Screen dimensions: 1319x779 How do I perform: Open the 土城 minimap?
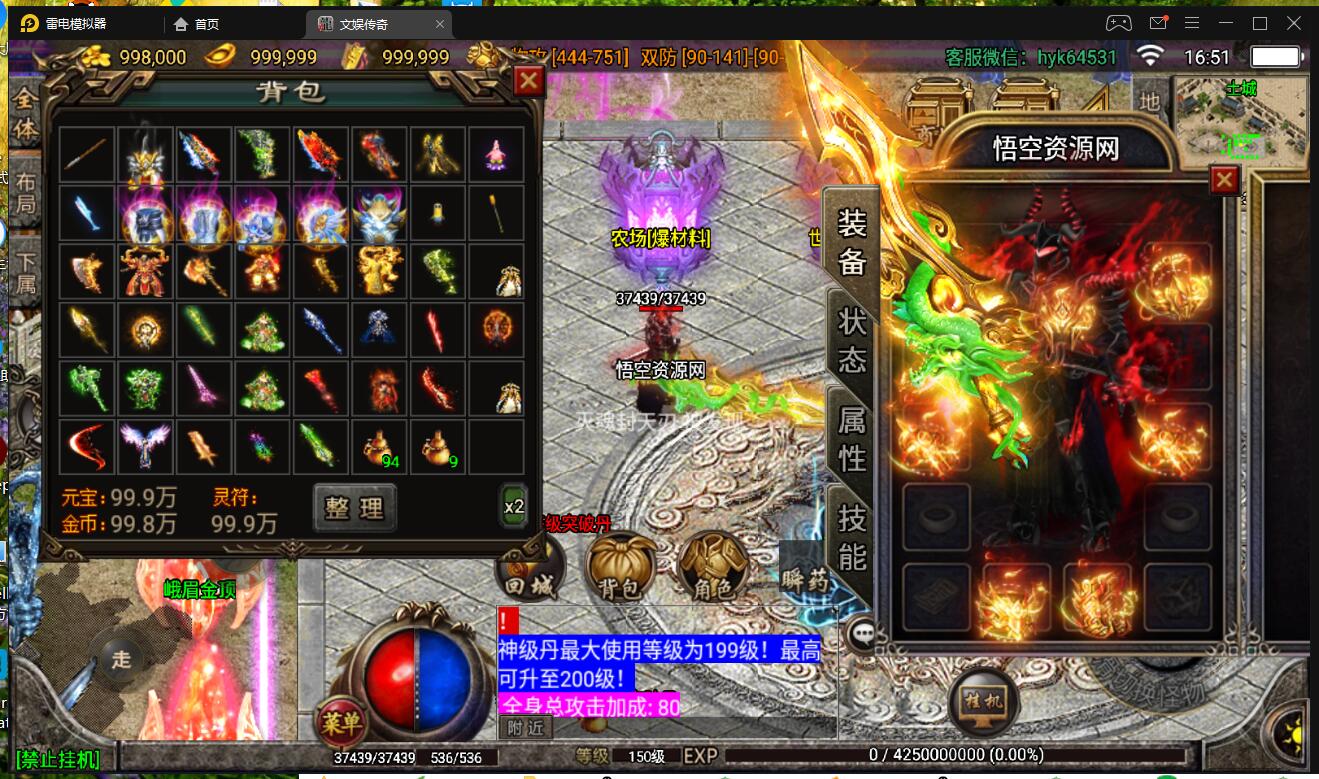(x=1241, y=119)
